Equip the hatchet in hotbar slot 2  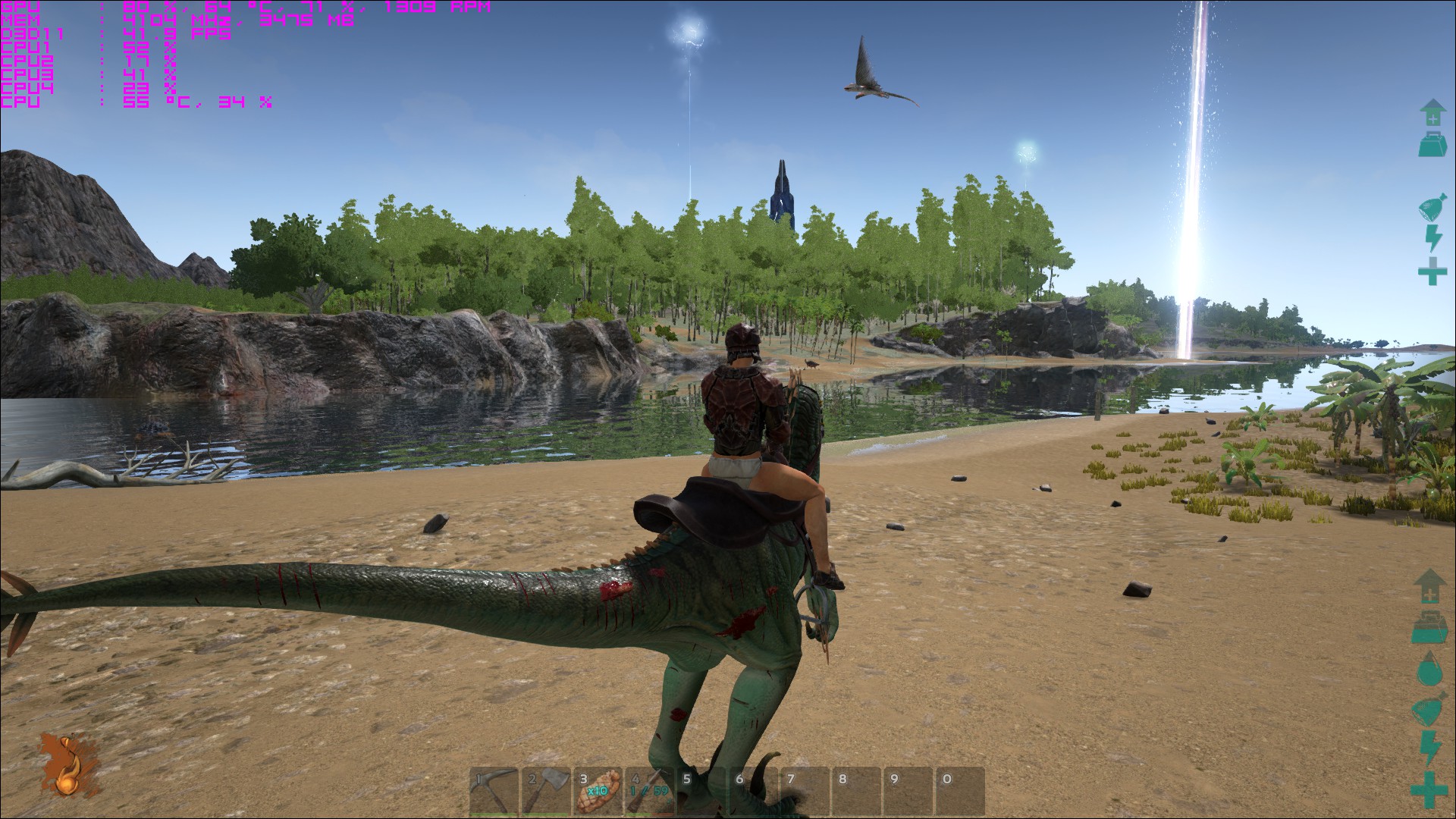coord(546,792)
